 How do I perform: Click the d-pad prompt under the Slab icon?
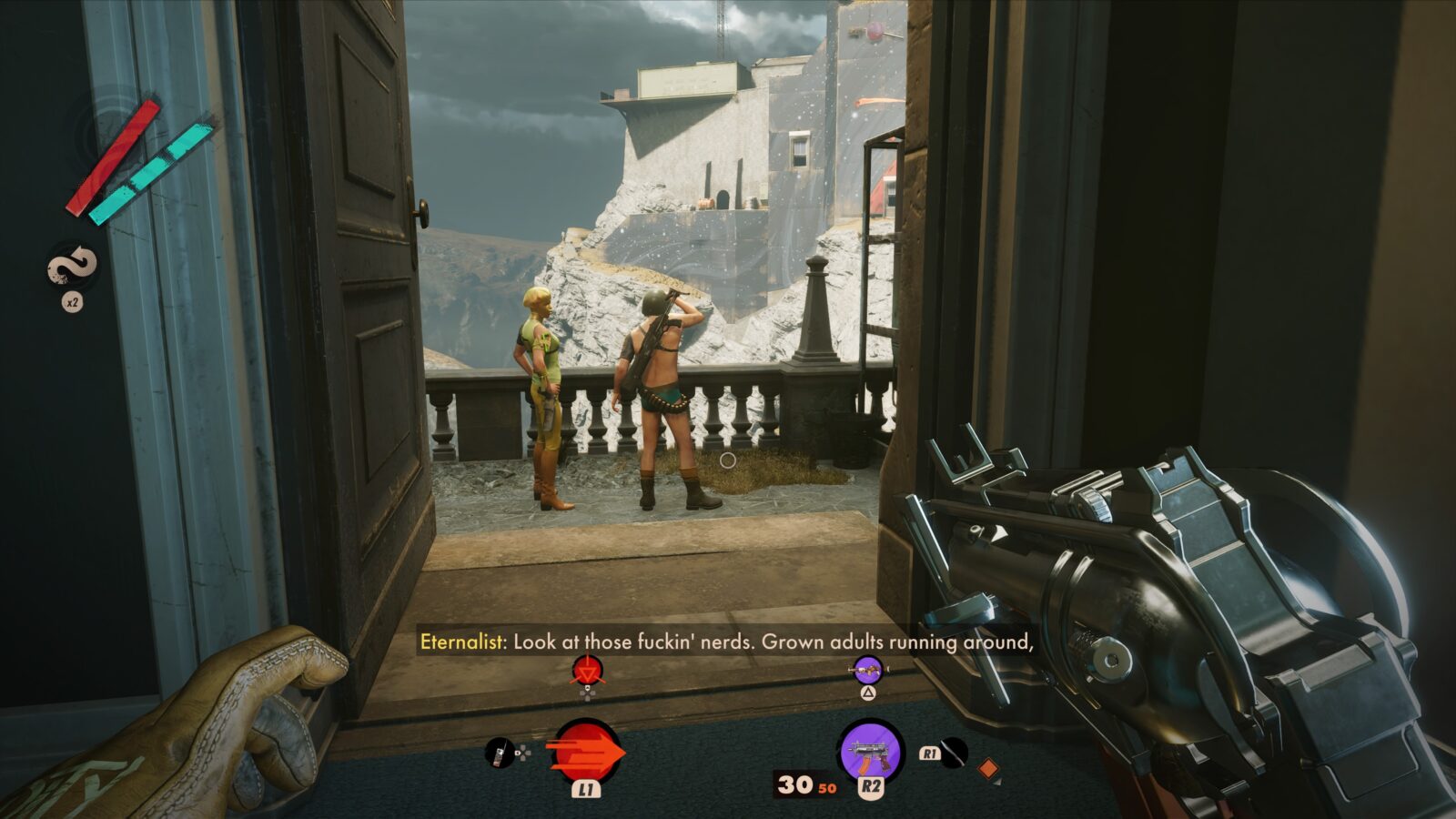pyautogui.click(x=587, y=695)
